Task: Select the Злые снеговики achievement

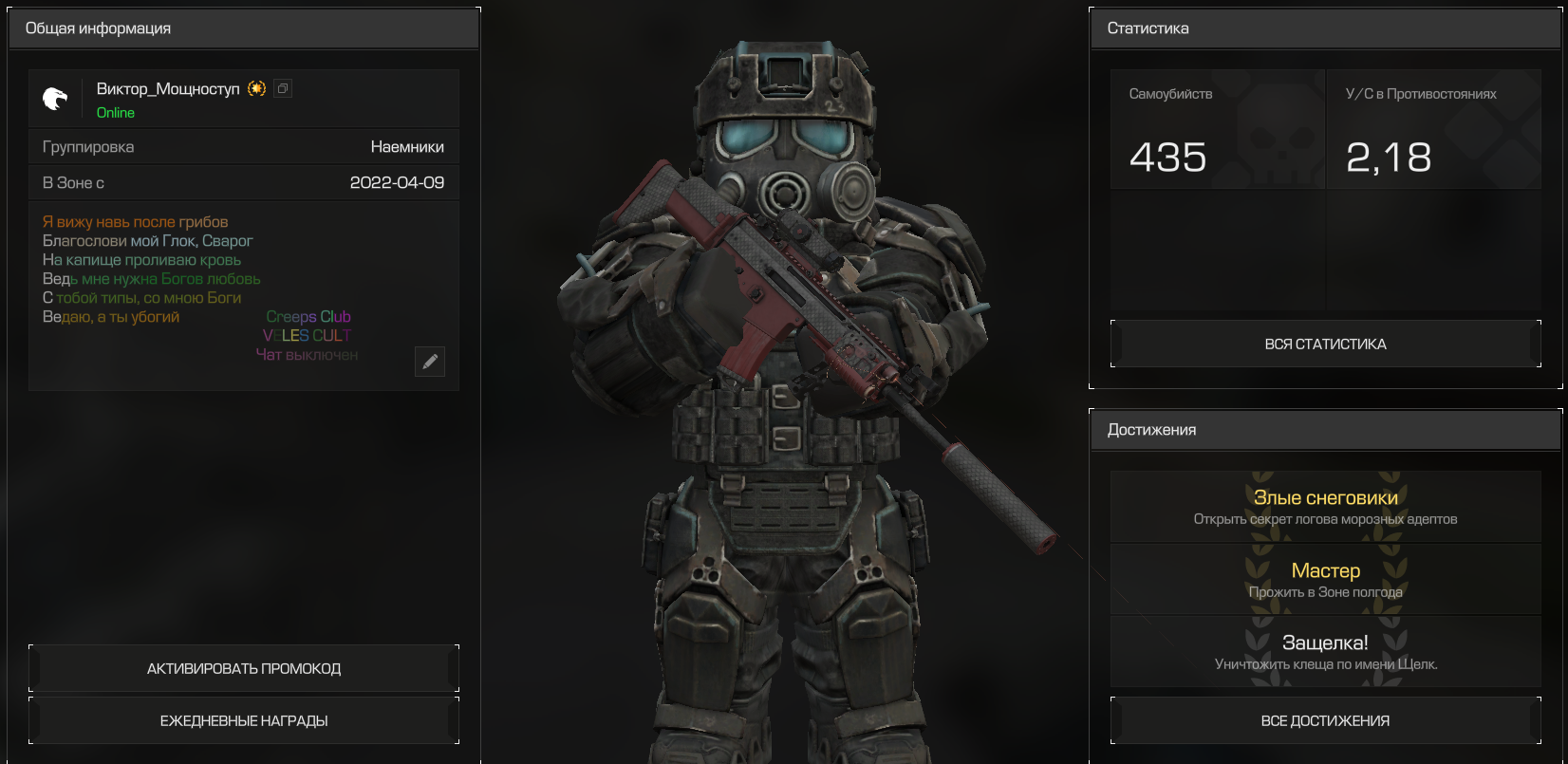Action: [x=1325, y=507]
